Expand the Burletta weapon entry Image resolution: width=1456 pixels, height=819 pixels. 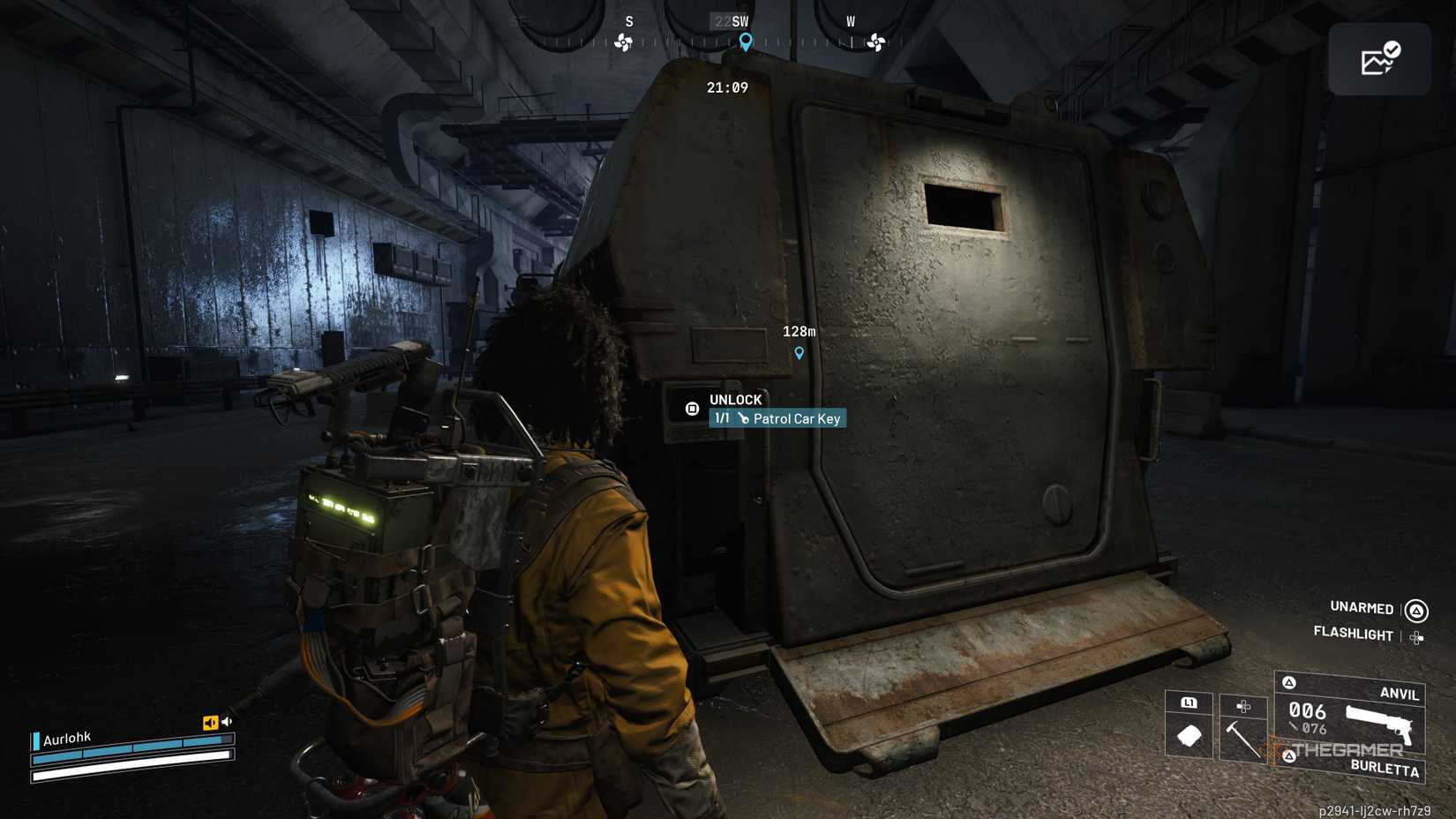click(1387, 768)
